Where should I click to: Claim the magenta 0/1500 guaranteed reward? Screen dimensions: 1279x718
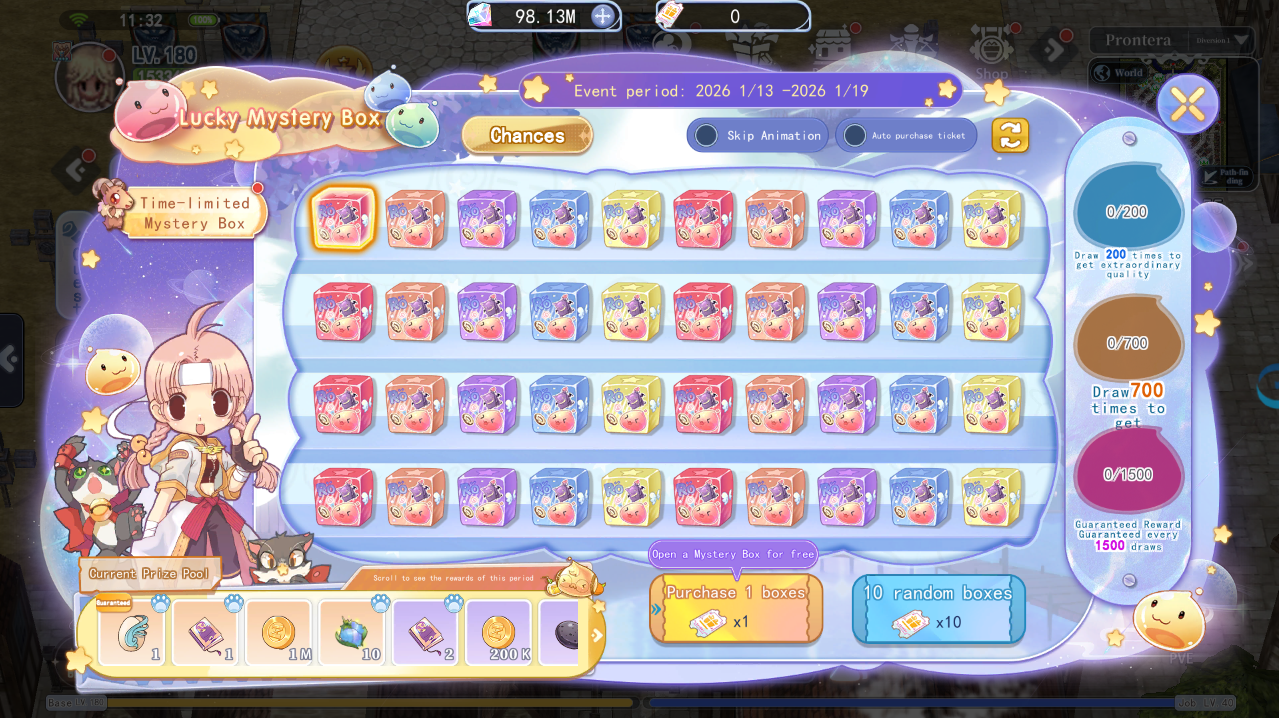1127,473
